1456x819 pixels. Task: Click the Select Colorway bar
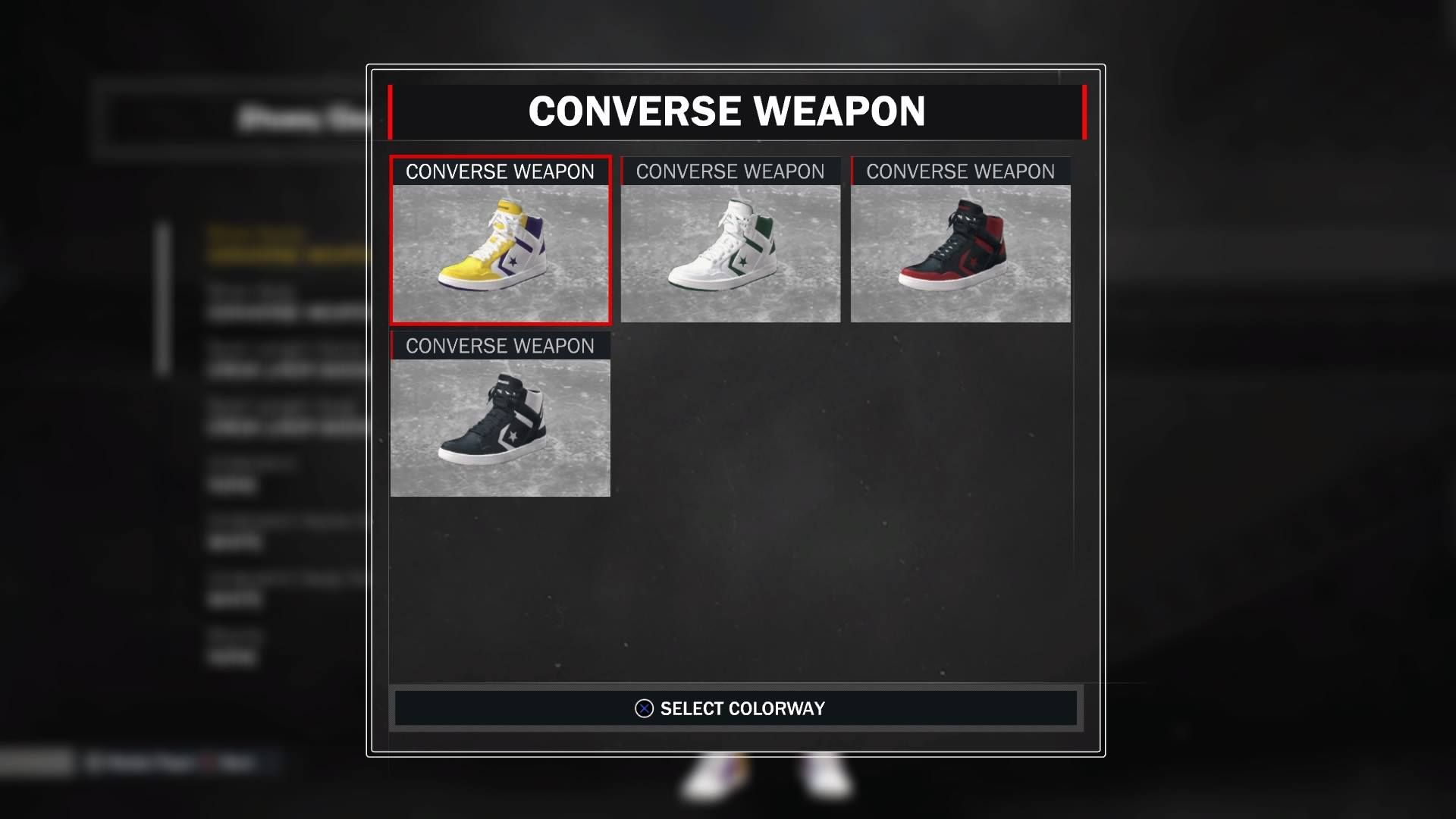coord(736,708)
